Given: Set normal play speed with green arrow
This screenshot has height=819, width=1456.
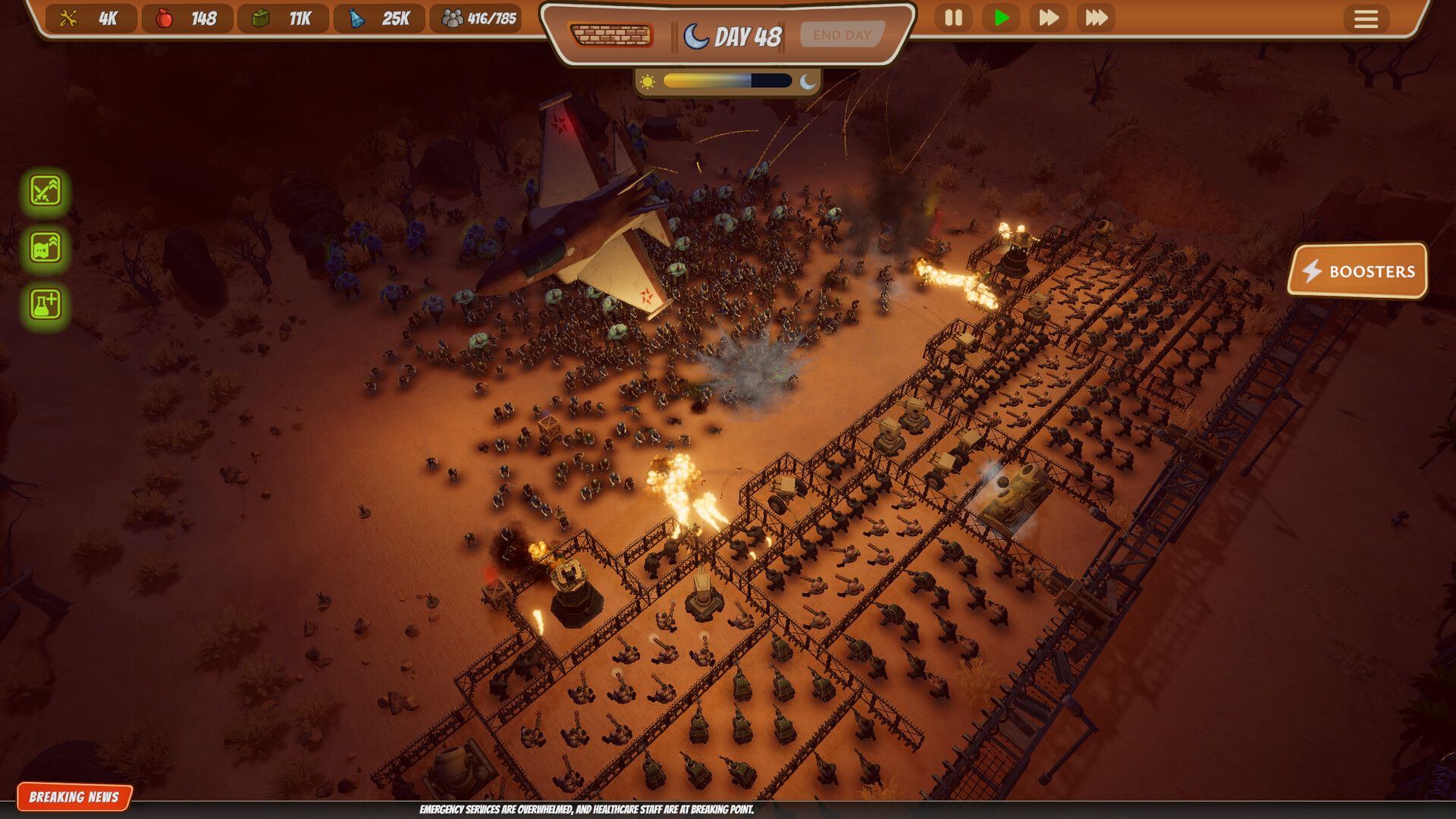Looking at the screenshot, I should tap(1001, 17).
